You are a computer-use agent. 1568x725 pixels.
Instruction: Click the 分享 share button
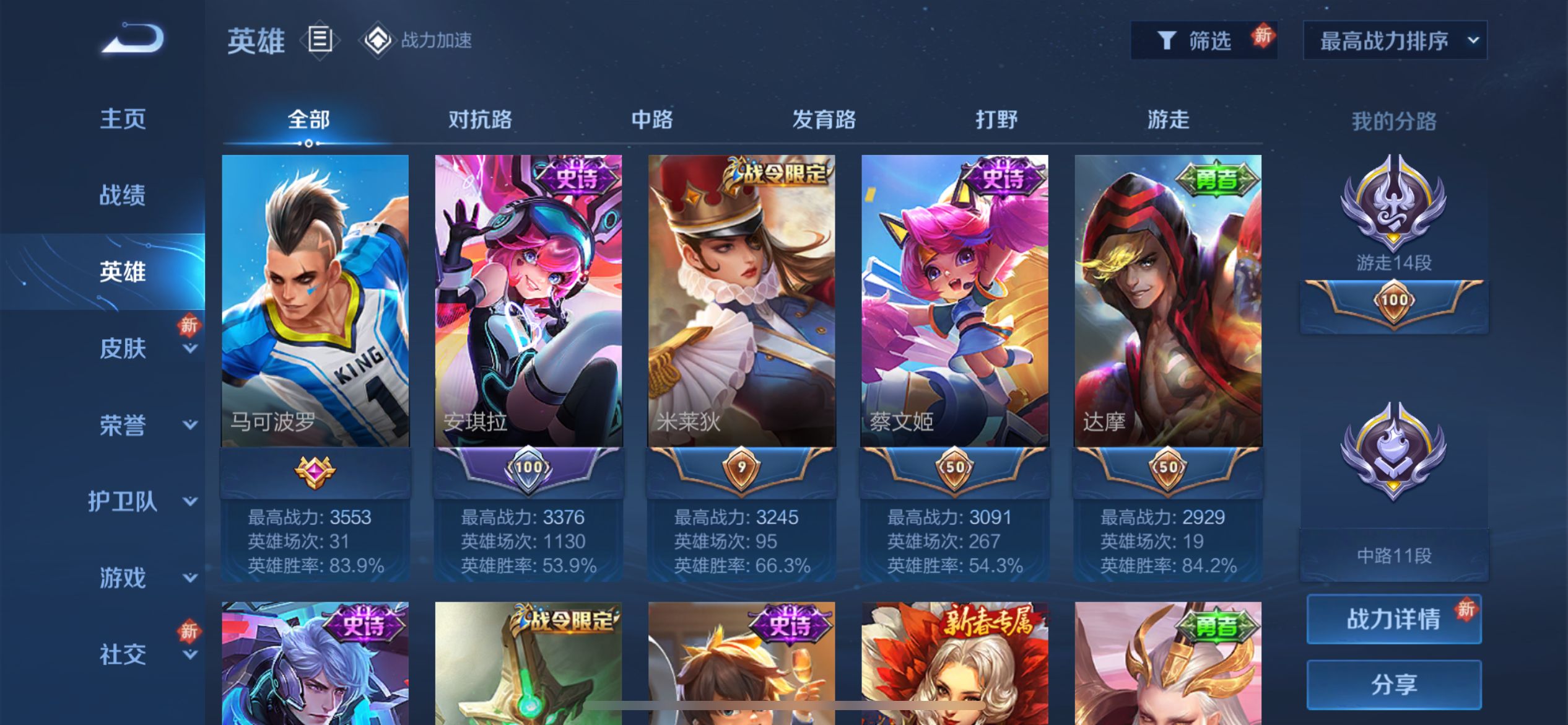1393,684
